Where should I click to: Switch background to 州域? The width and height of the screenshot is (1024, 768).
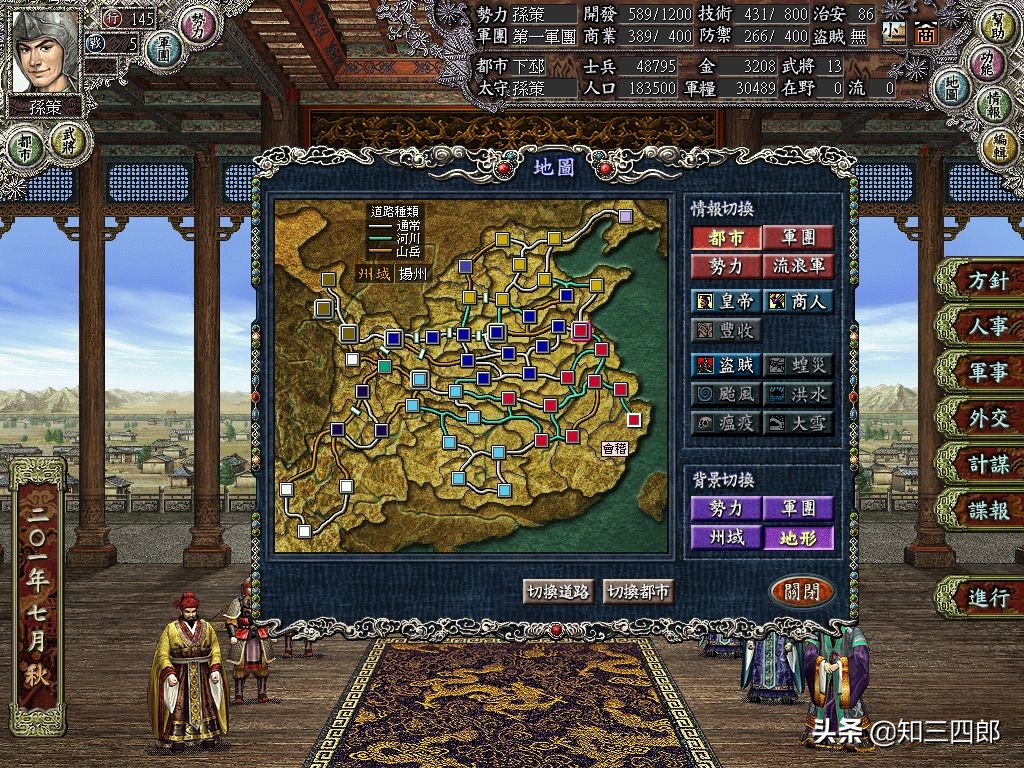click(x=724, y=537)
